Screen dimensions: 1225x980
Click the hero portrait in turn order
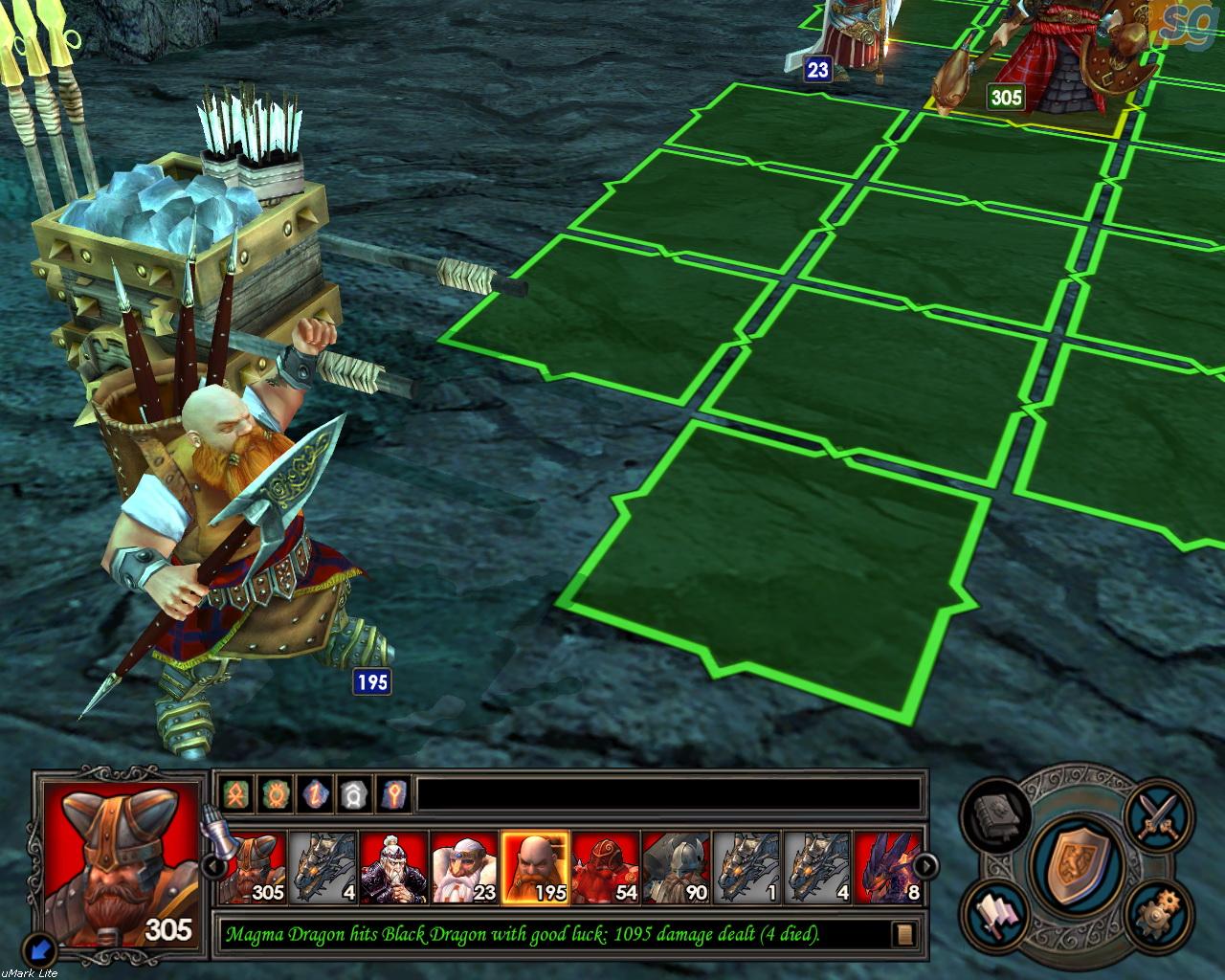point(393,867)
